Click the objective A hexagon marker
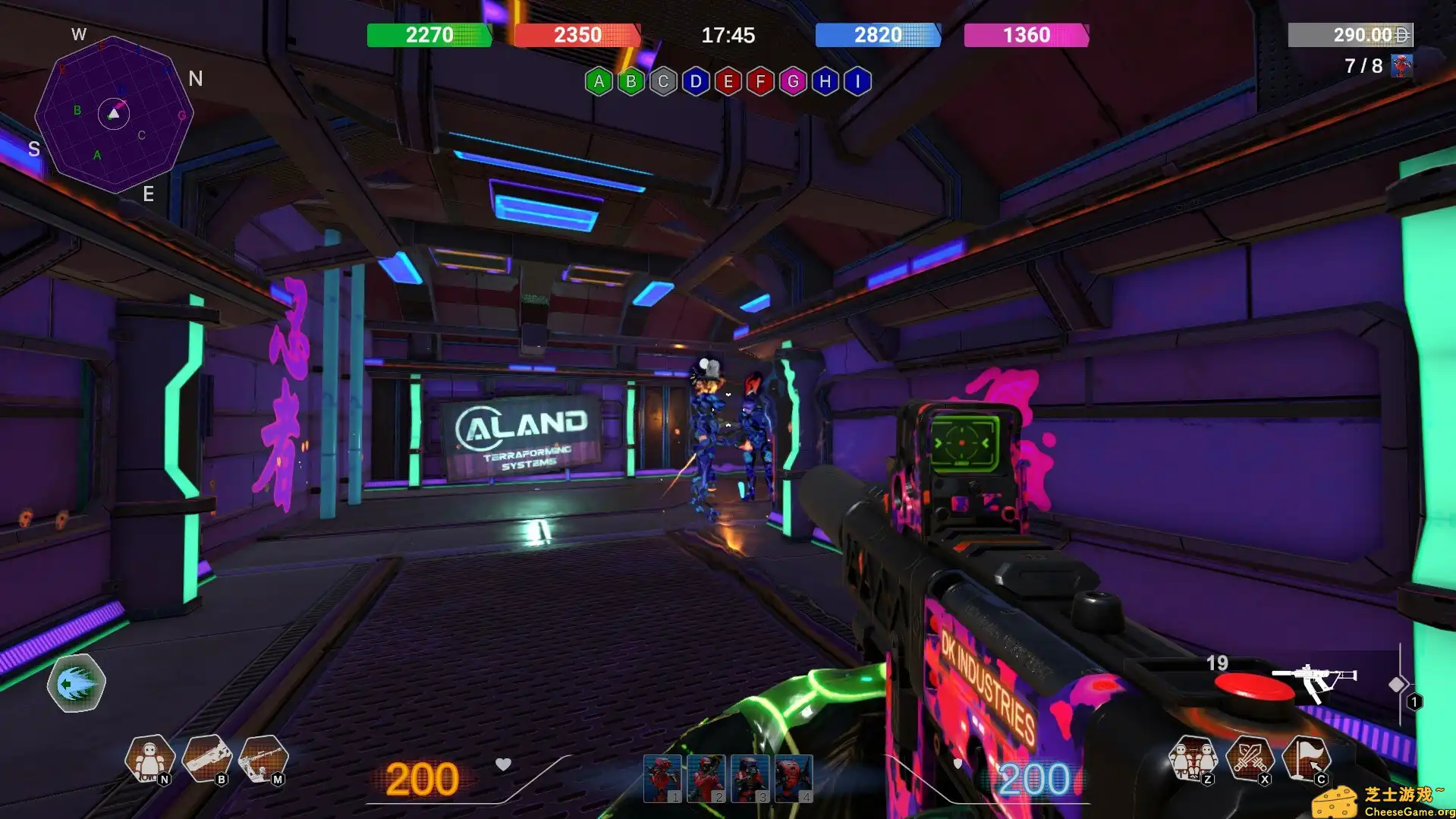 pos(599,81)
